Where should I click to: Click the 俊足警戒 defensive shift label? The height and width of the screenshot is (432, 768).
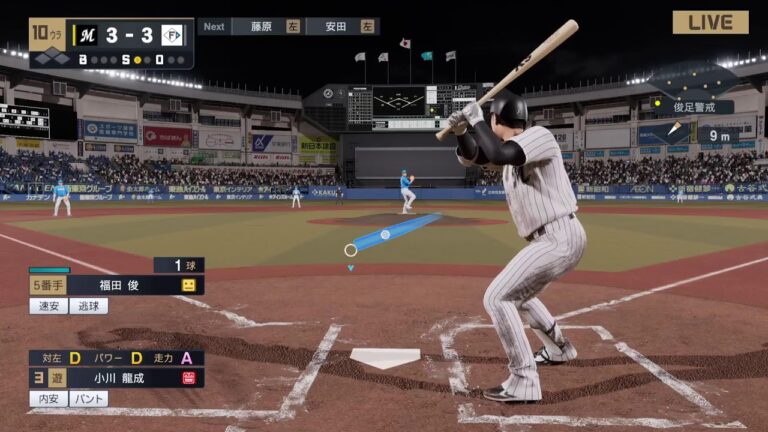(697, 107)
